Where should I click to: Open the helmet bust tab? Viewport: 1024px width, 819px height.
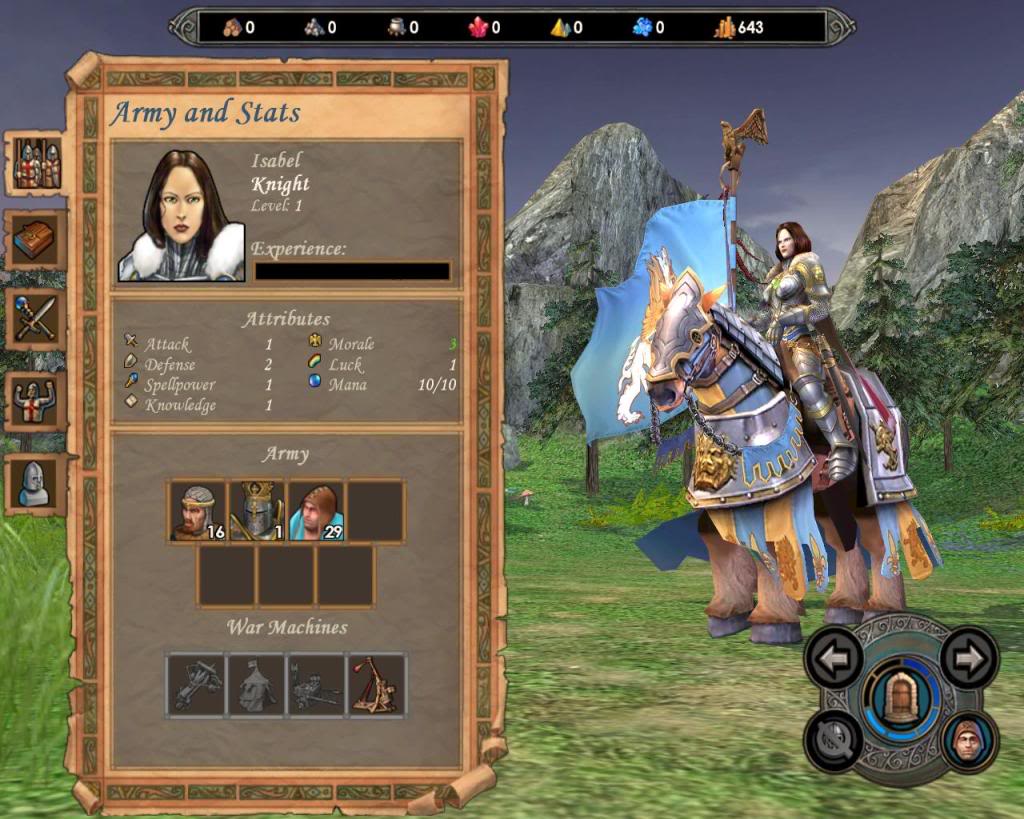click(37, 484)
